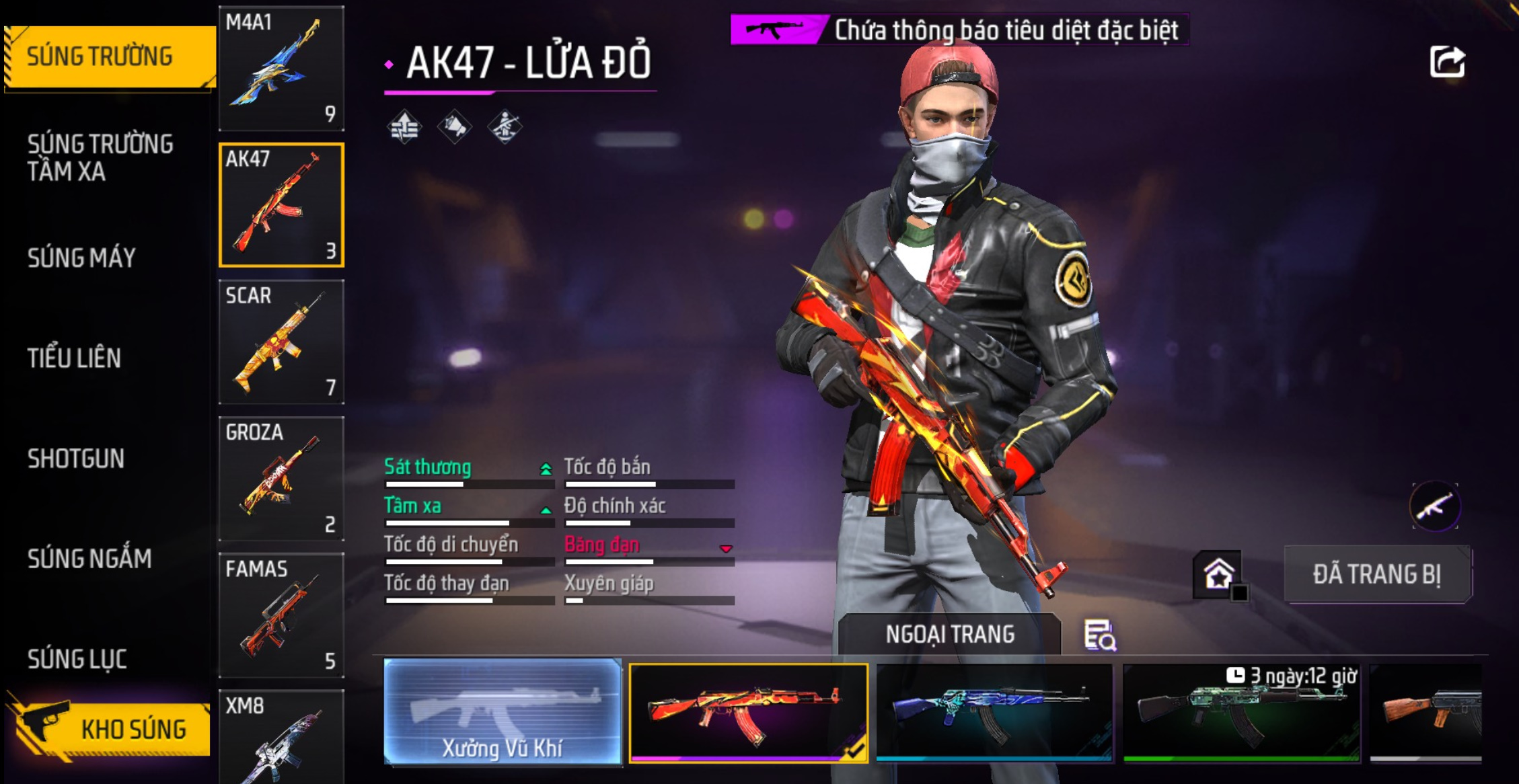
Task: Open the Ngoại Trang tab
Action: point(949,634)
